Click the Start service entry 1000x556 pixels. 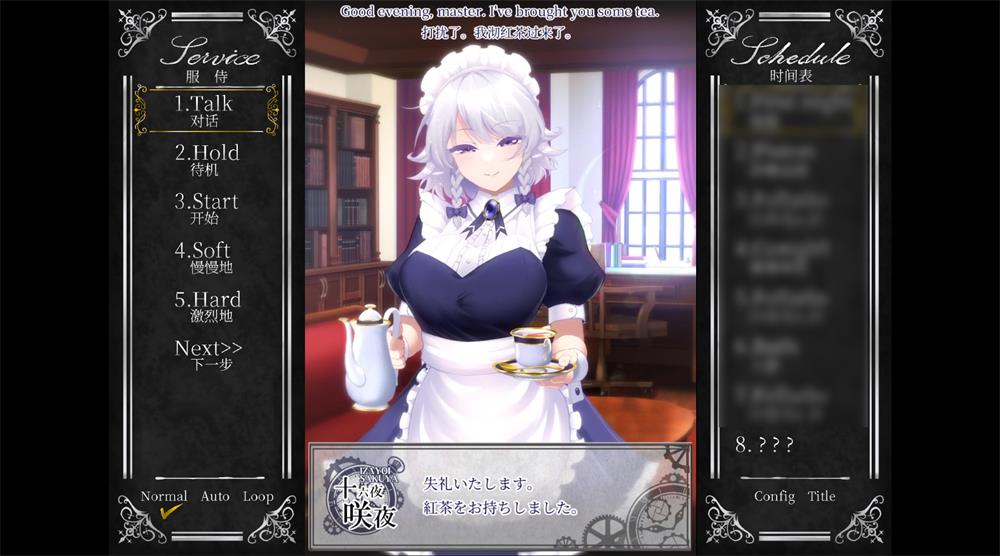click(207, 208)
